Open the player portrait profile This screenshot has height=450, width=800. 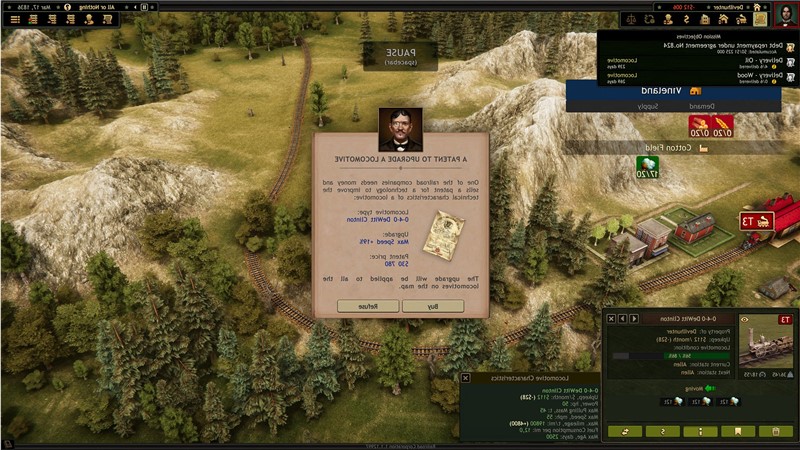click(785, 13)
